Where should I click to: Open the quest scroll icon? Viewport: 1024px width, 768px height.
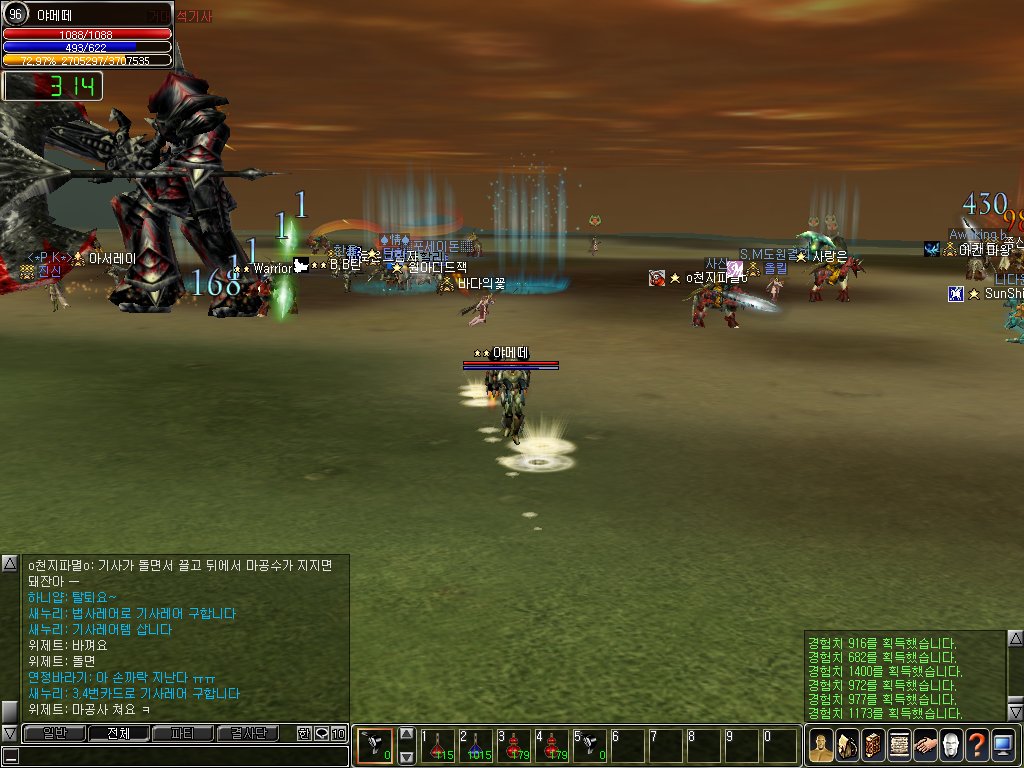(898, 746)
